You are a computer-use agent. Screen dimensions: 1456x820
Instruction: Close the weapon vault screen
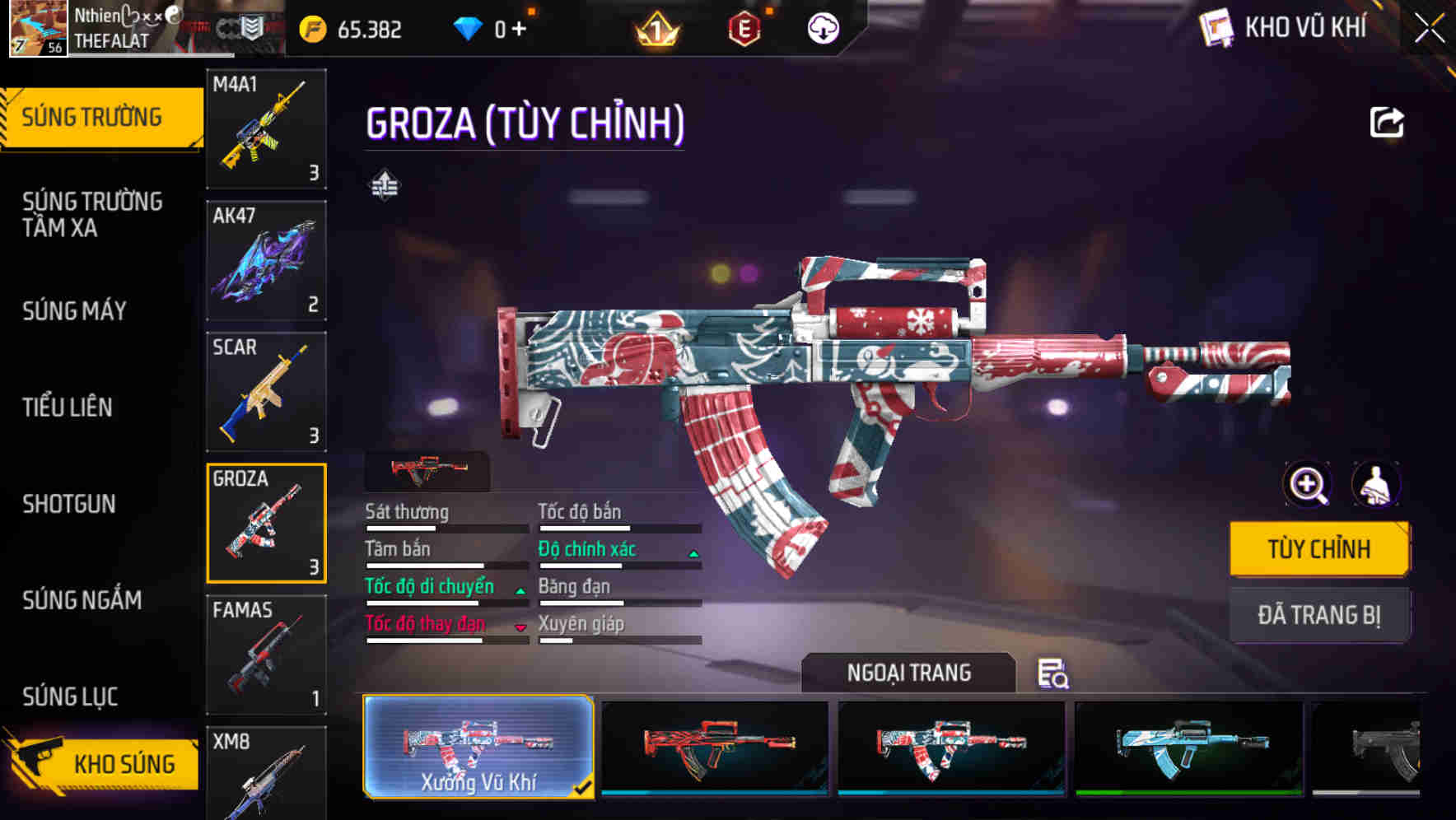(x=1430, y=28)
